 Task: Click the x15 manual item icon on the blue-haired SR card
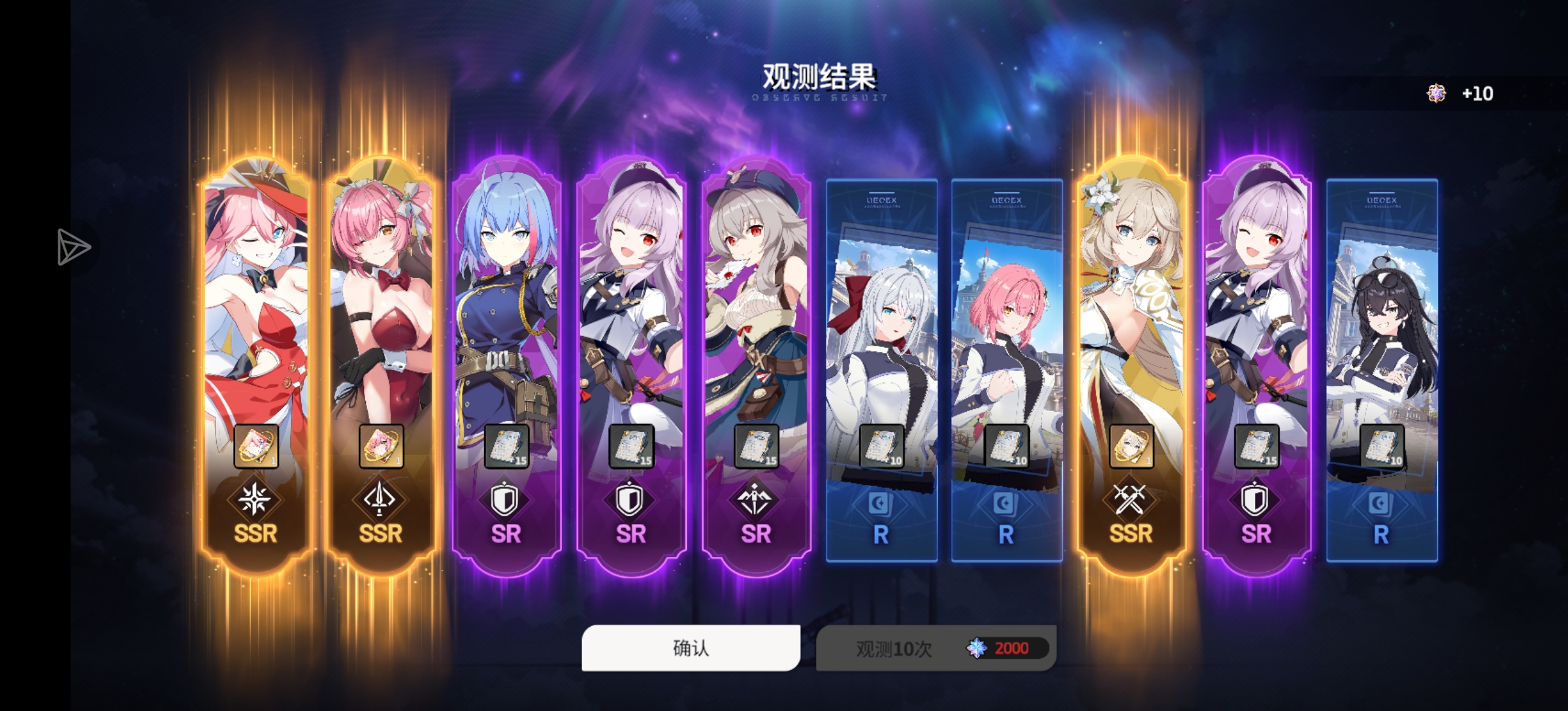click(x=506, y=446)
